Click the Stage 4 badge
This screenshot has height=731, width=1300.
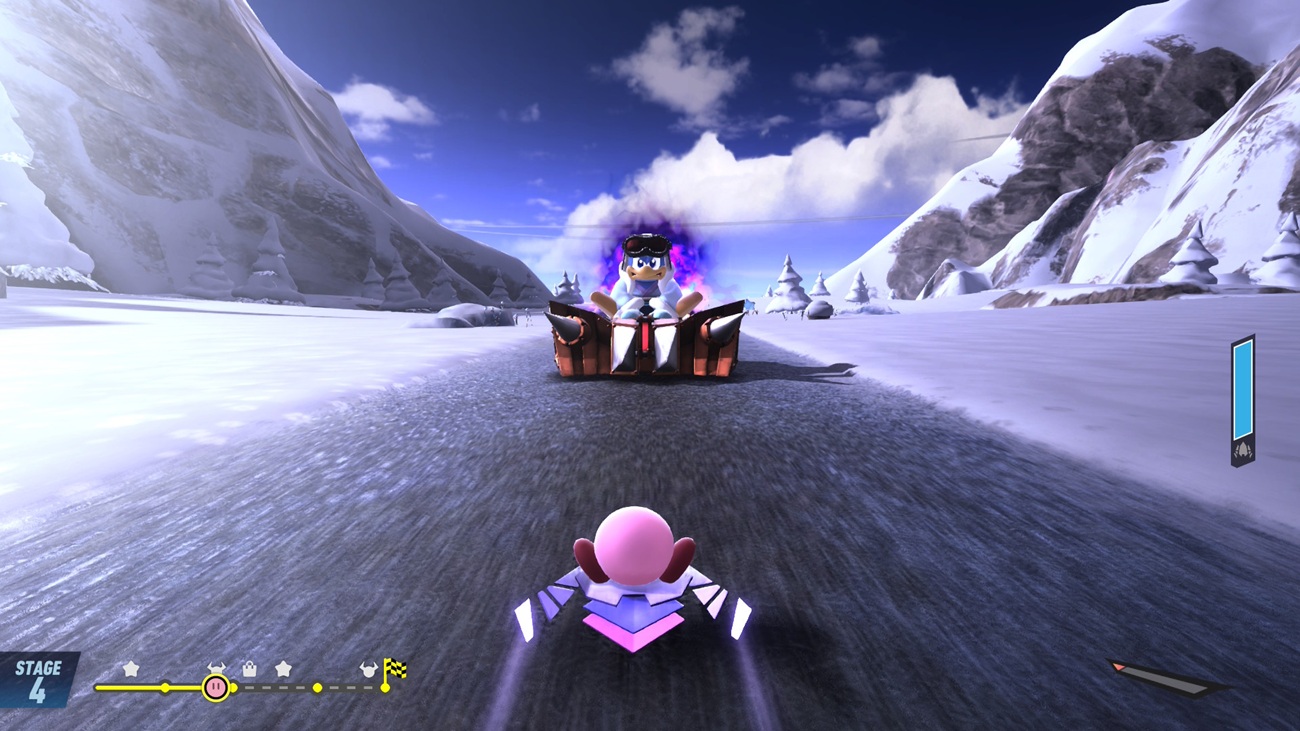pos(38,681)
